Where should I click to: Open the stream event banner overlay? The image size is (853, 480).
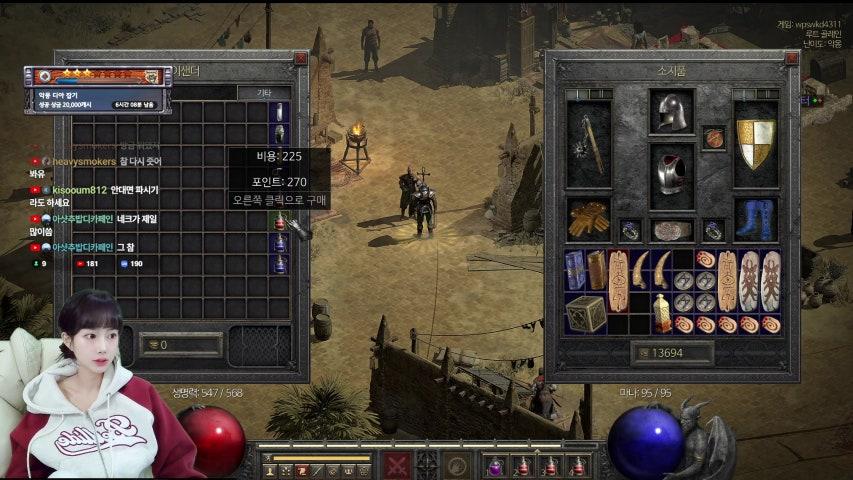pyautogui.click(x=97, y=76)
